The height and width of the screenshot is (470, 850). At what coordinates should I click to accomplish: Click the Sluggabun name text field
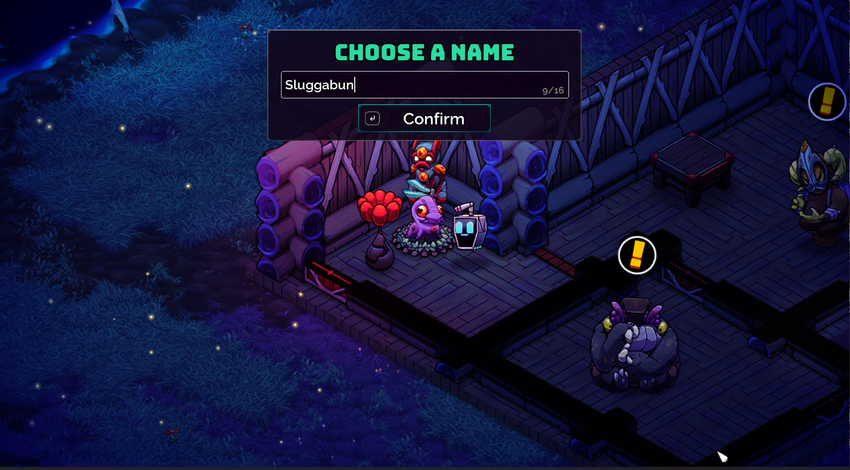(x=424, y=85)
